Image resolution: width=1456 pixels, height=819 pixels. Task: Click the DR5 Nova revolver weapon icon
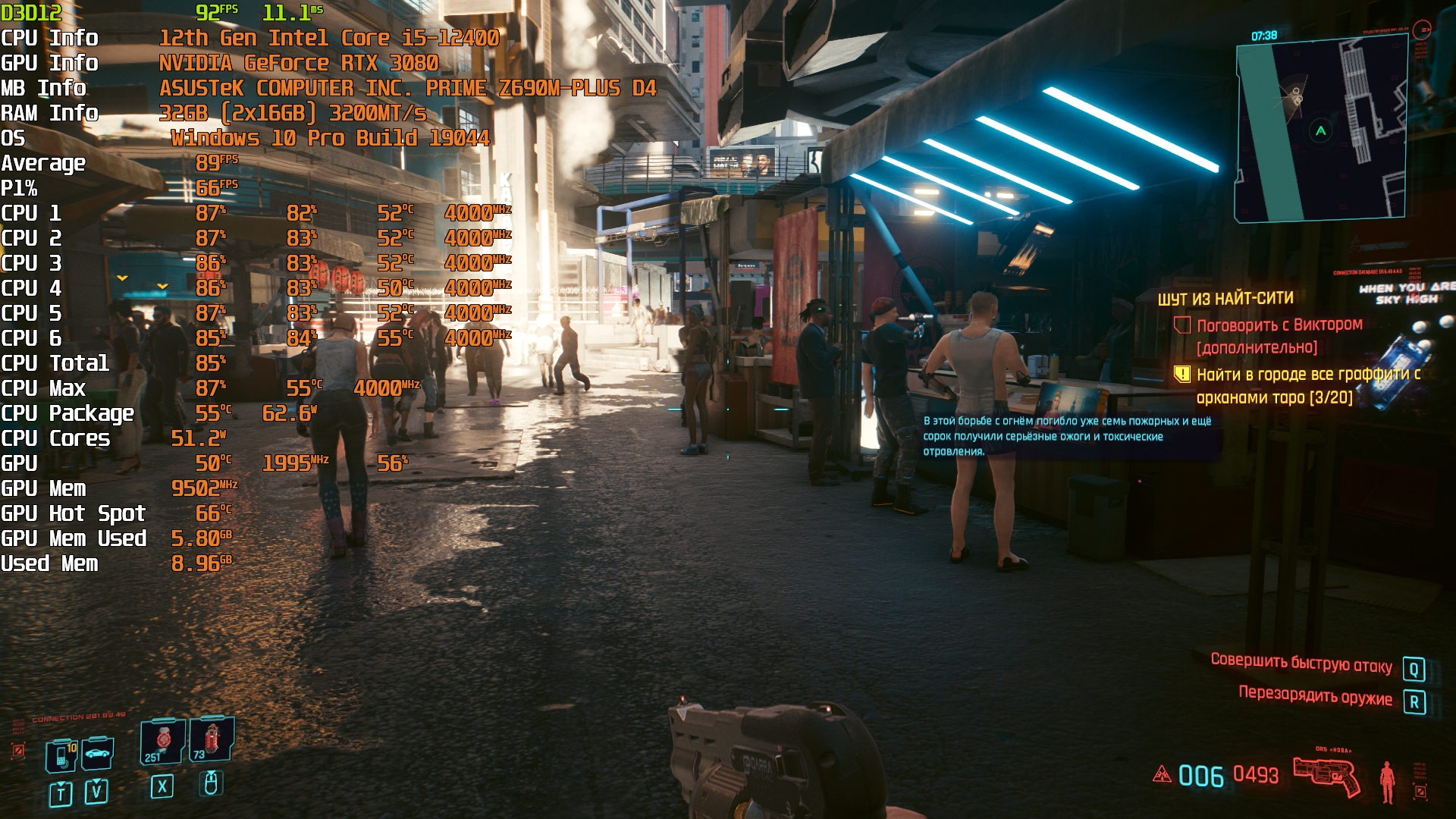1326,775
